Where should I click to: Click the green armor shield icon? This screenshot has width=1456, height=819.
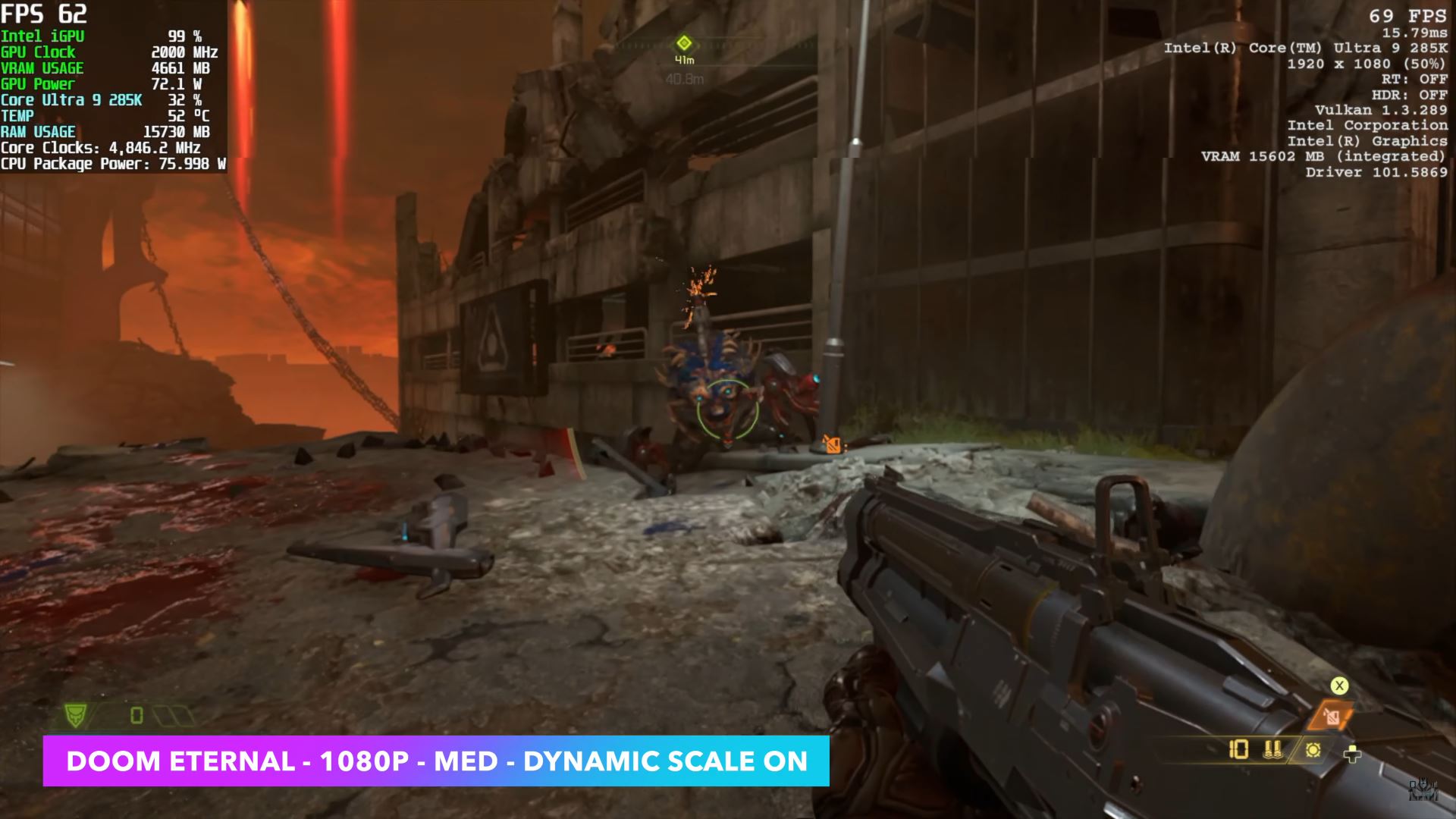(76, 714)
